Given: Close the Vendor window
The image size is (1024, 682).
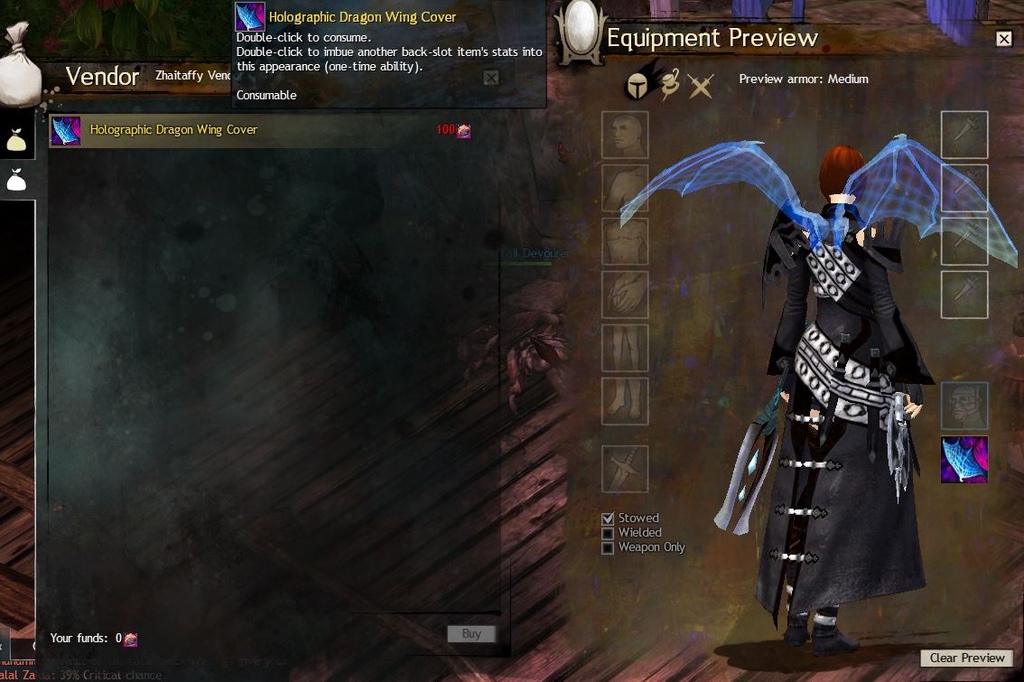Looking at the screenshot, I should [x=490, y=78].
